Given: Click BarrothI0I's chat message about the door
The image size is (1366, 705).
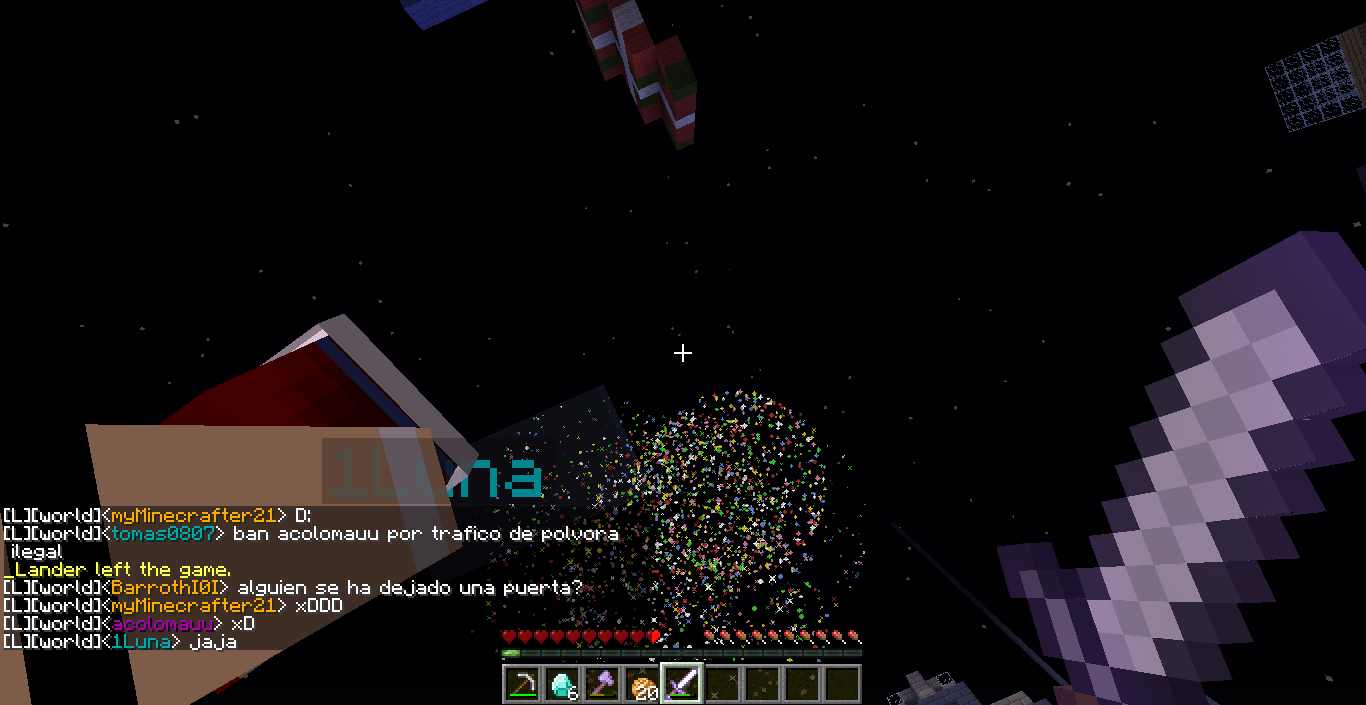Looking at the screenshot, I should coord(409,588).
